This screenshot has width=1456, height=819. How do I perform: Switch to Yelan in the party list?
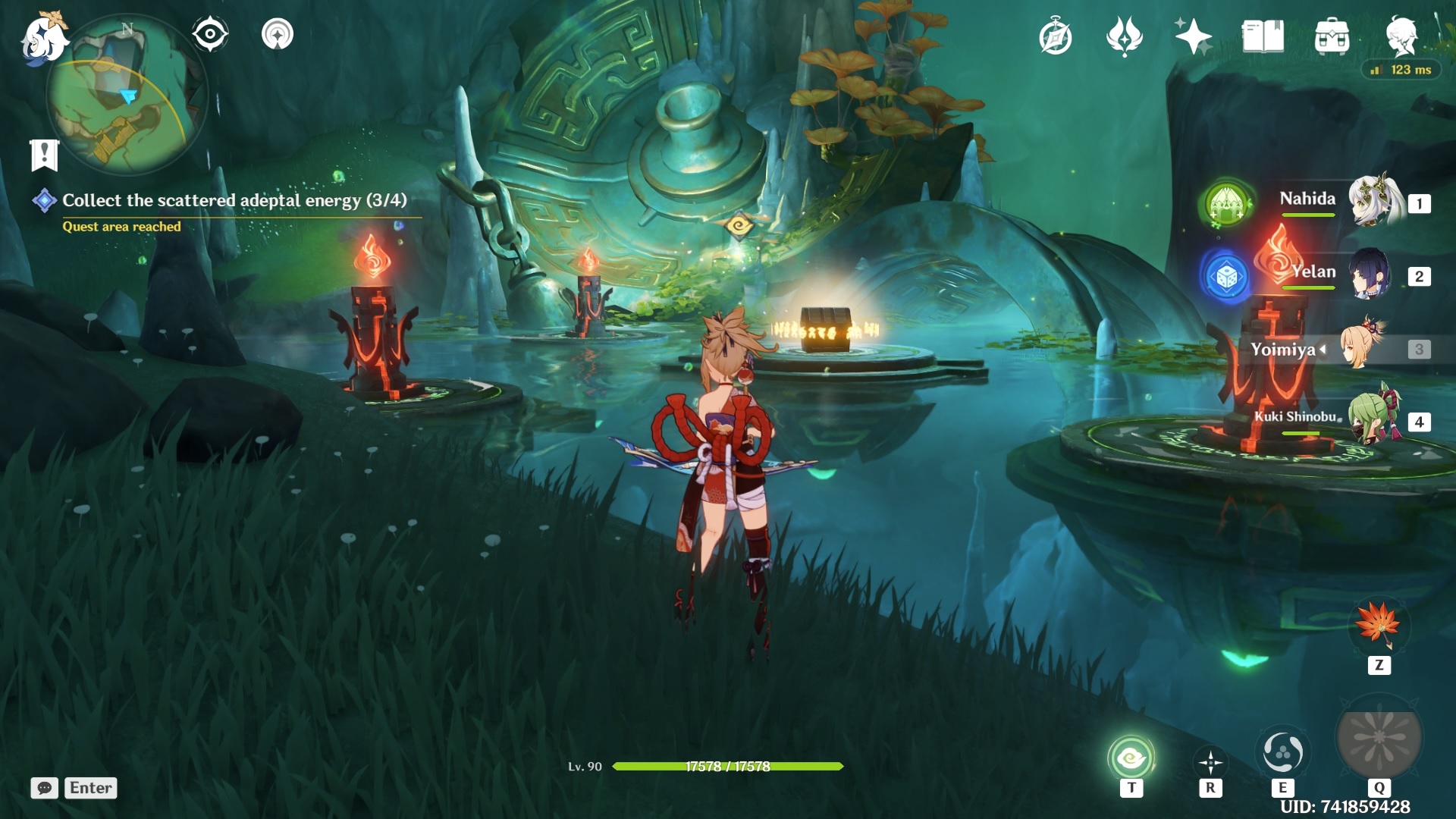pos(1369,275)
